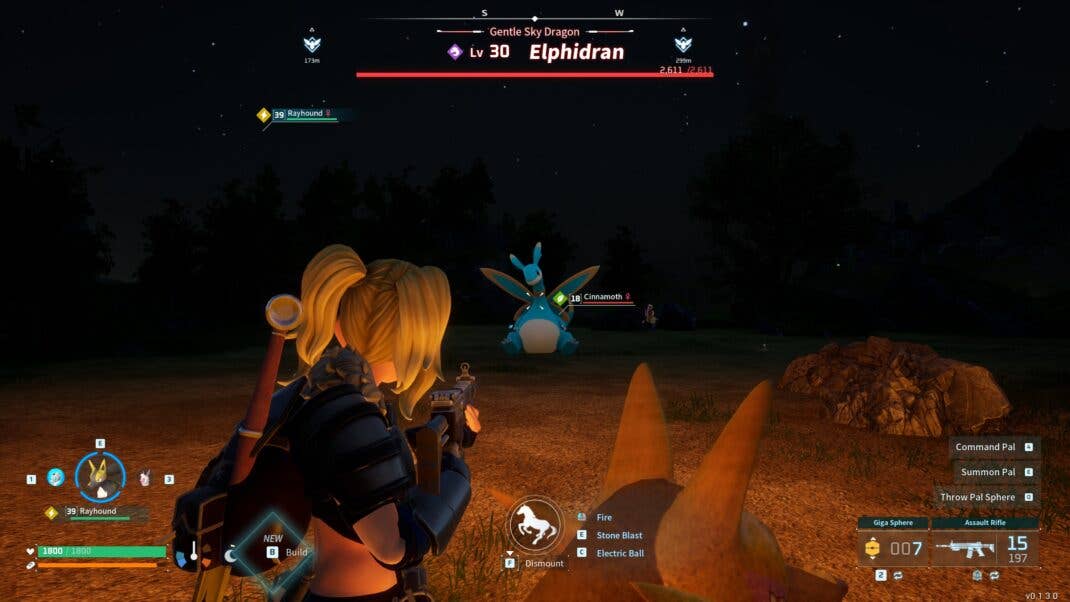Select the active Rayhound pal portrait
Viewport: 1070px width, 602px height.
[x=100, y=477]
